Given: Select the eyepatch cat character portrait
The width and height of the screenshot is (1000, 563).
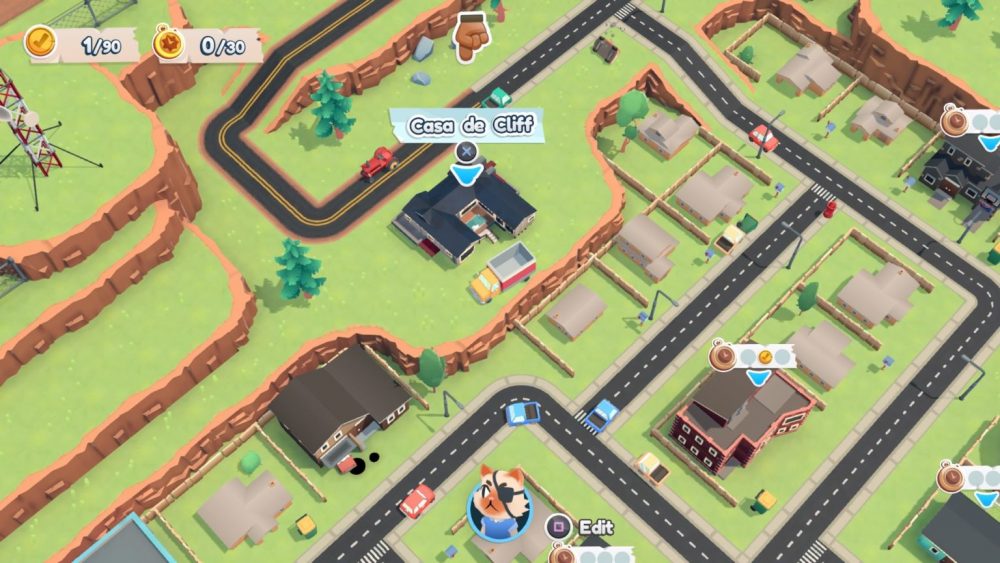Looking at the screenshot, I should coord(499,500).
